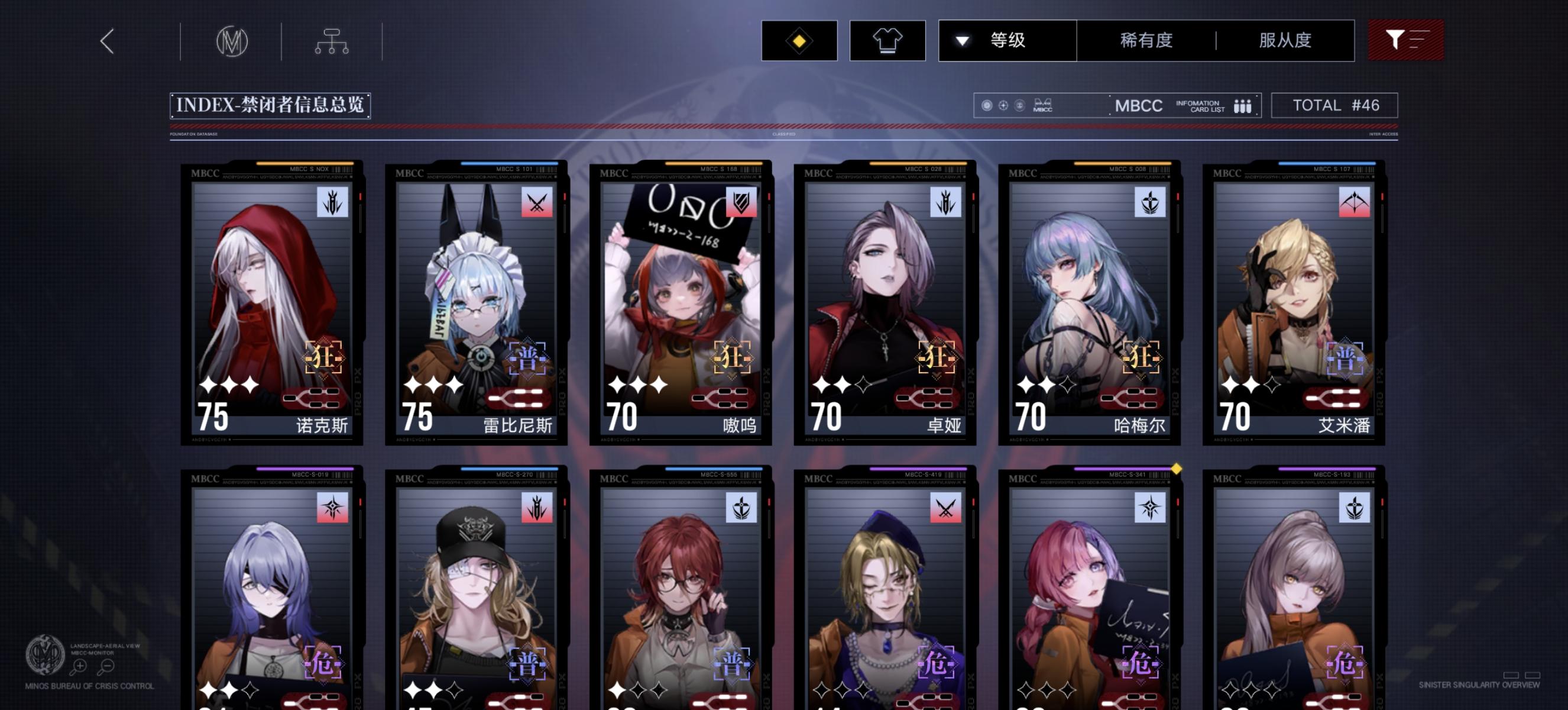Viewport: 1568px width, 710px height.
Task: Select the 诺克斯 character card
Action: (272, 305)
